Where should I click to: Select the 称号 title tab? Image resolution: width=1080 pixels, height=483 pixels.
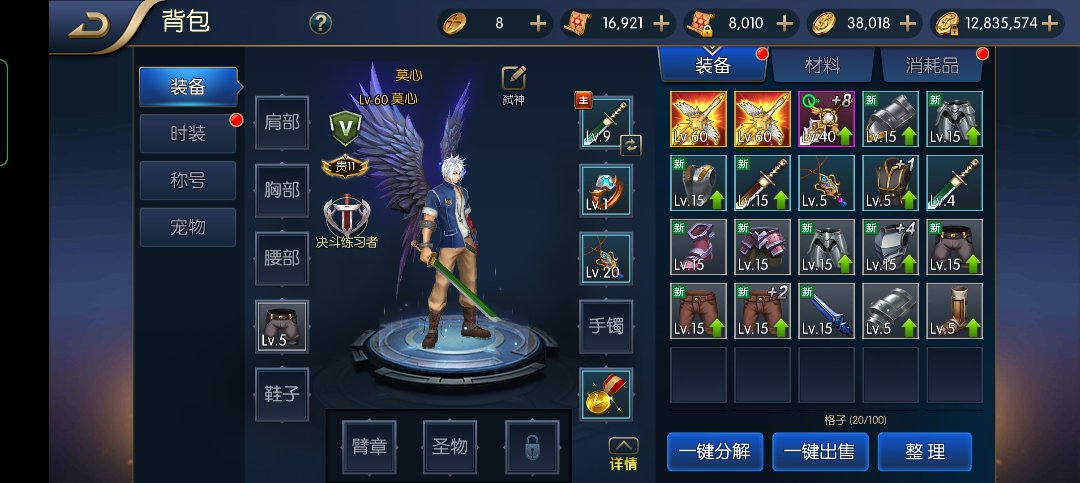pos(188,181)
